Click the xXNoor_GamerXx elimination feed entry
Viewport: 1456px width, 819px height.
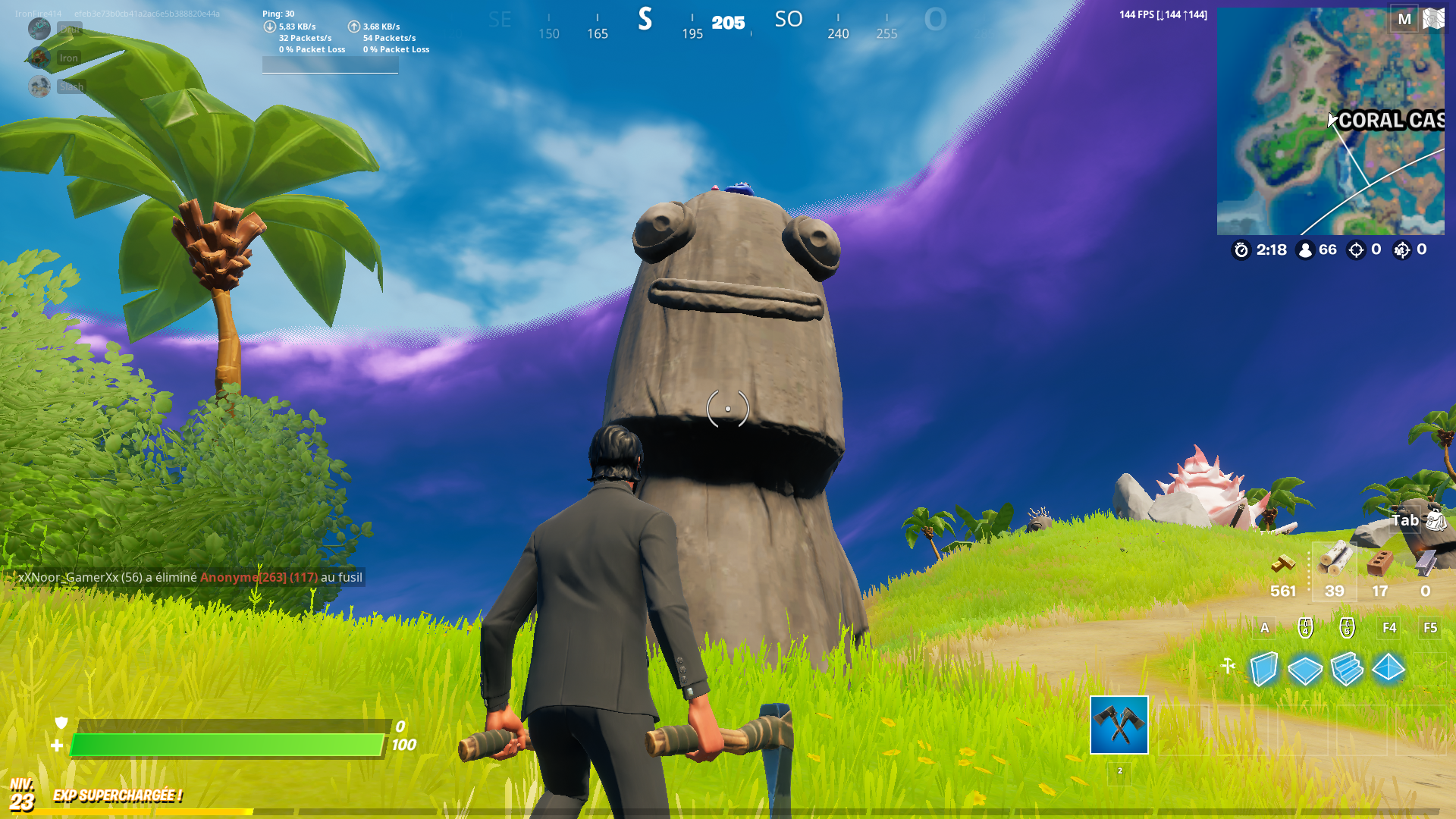190,577
